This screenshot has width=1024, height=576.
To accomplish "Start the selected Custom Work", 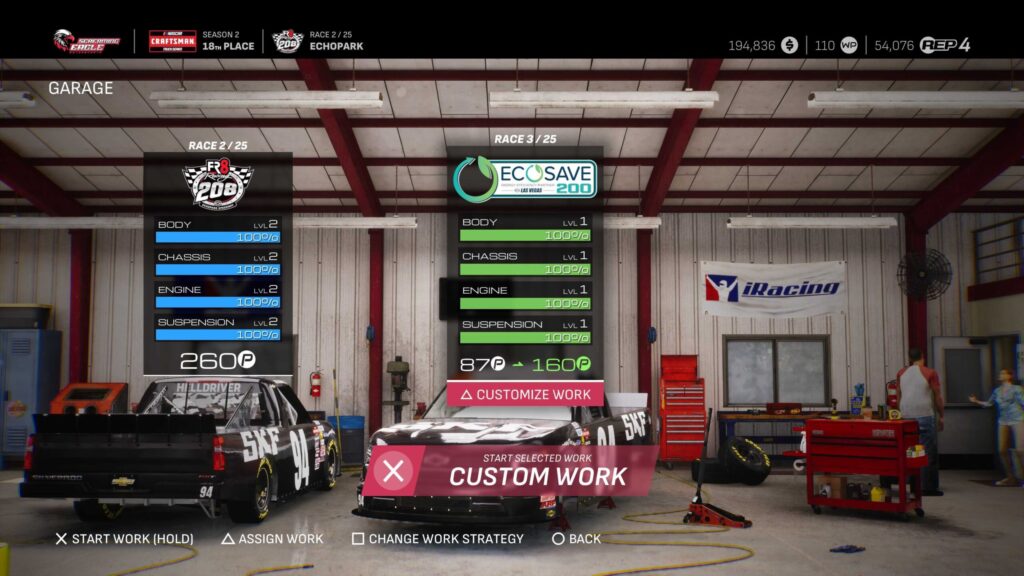I will click(510, 471).
